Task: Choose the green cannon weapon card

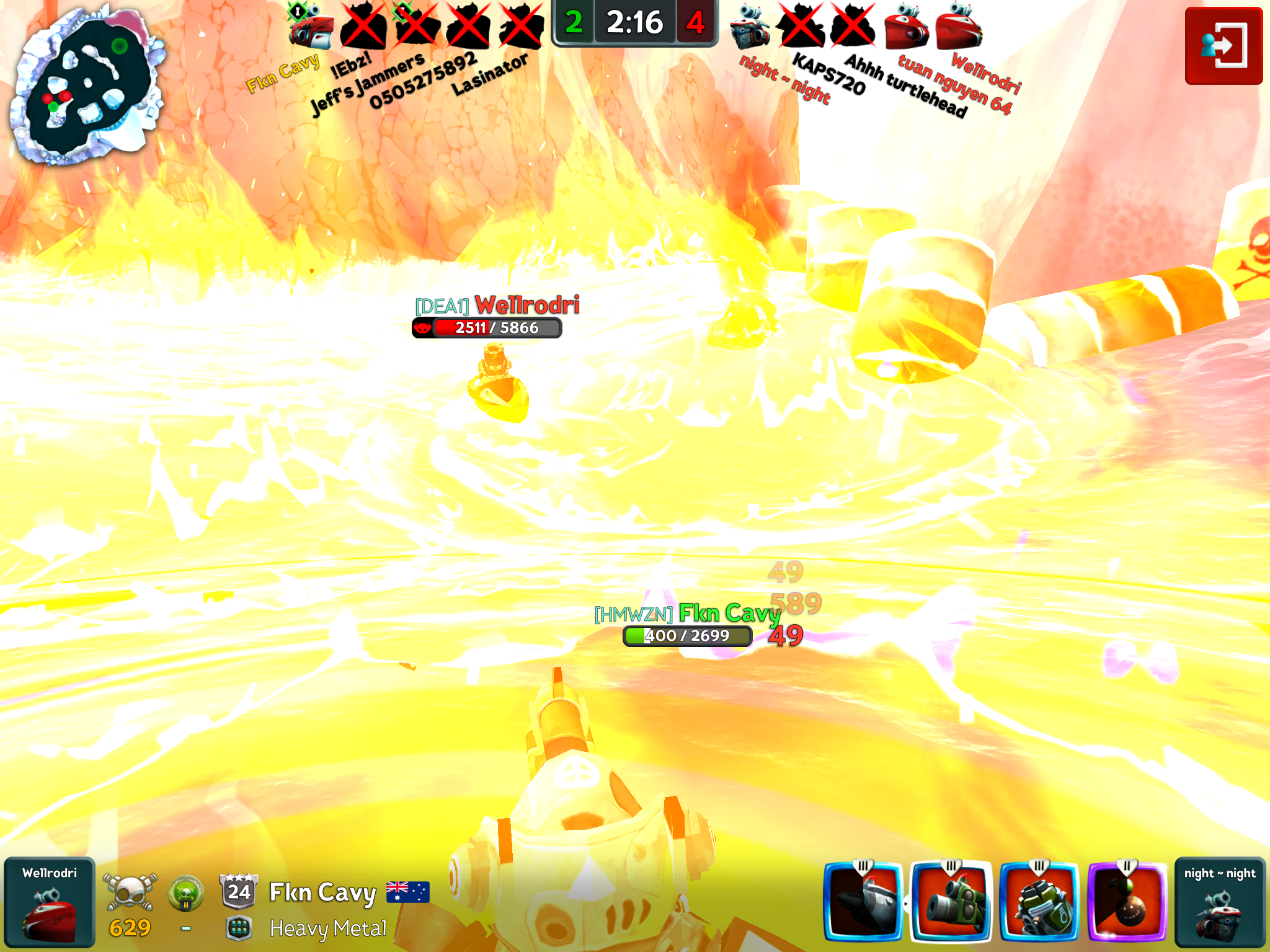Action: point(951,901)
